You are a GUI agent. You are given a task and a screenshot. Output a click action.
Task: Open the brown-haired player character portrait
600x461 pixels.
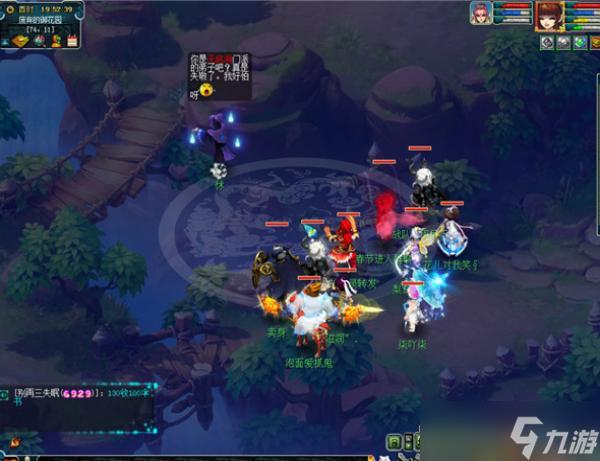pyautogui.click(x=547, y=16)
